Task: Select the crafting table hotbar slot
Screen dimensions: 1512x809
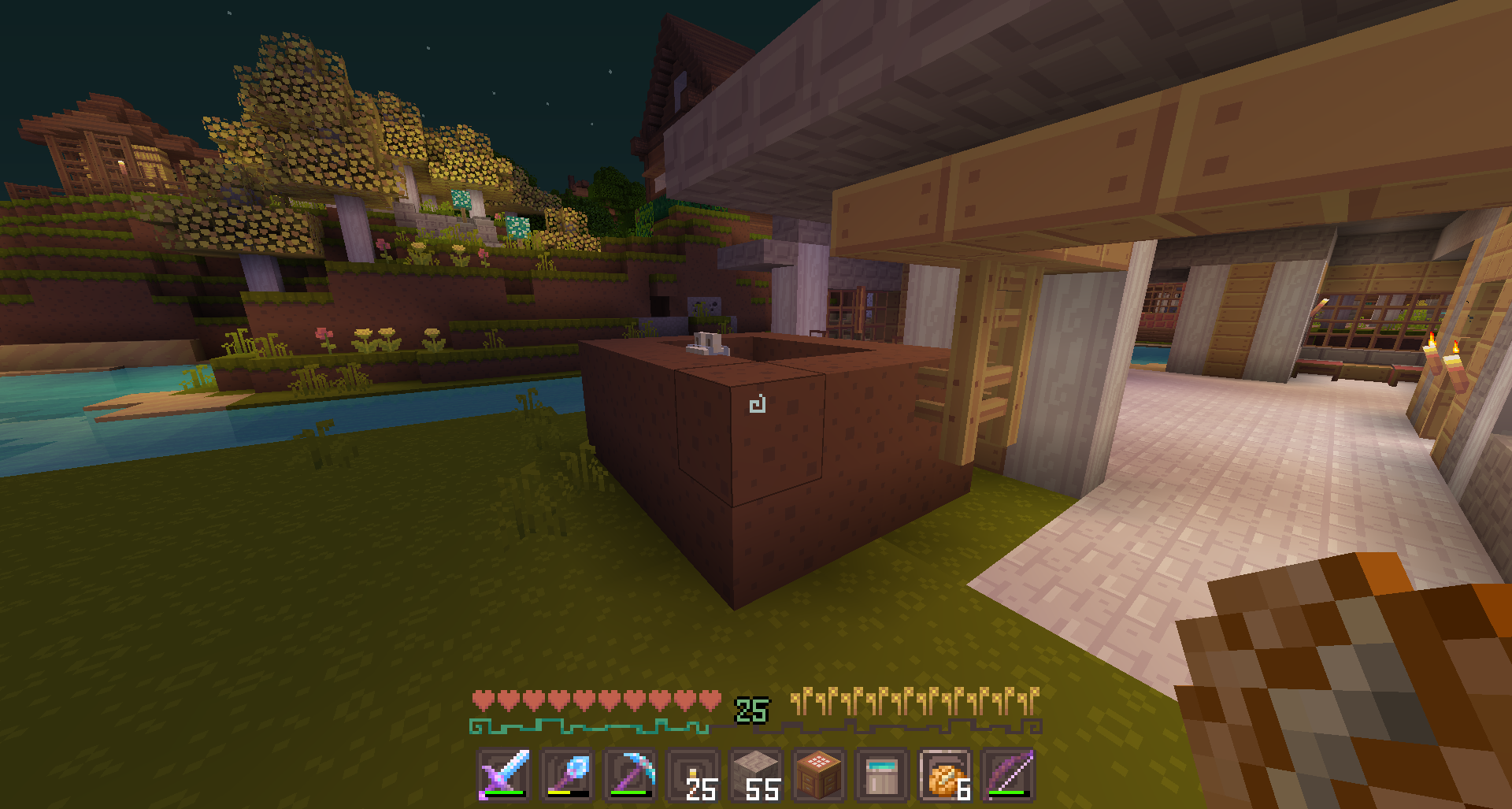Action: click(x=819, y=774)
